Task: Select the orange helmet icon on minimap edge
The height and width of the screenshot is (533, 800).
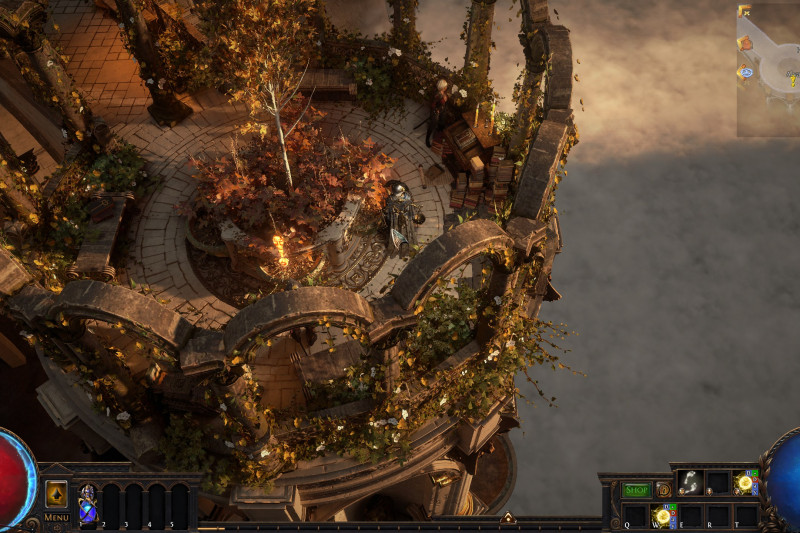Action: 745,43
